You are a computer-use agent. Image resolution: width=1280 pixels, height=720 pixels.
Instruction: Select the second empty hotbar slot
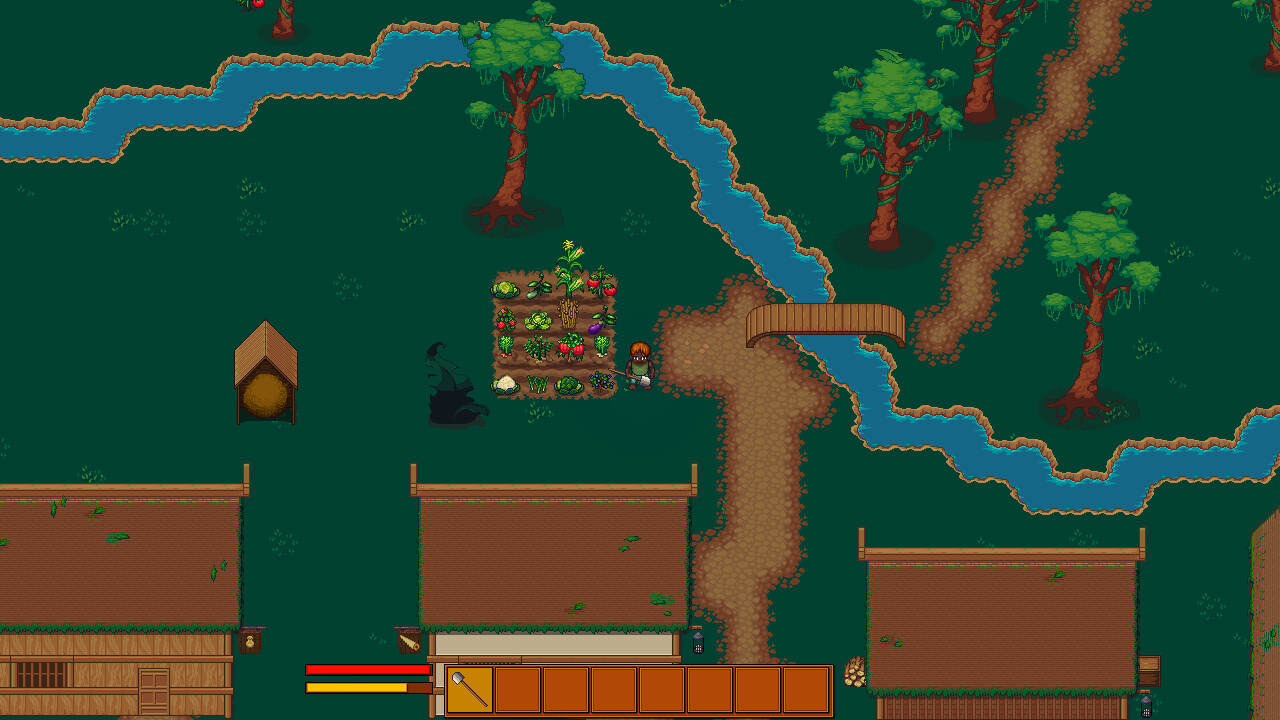tap(520, 689)
